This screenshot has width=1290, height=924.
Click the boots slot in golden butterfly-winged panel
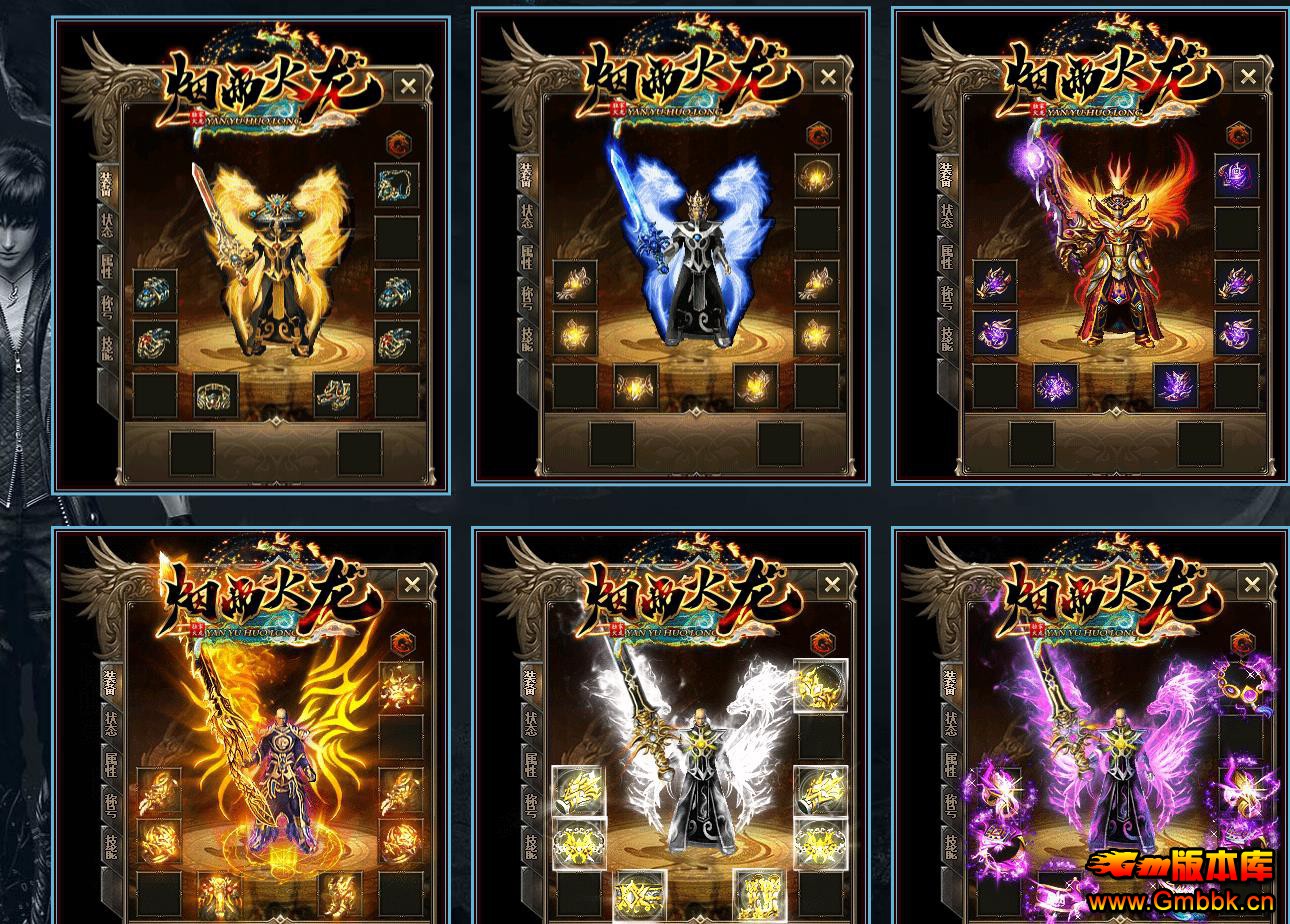[x=336, y=395]
